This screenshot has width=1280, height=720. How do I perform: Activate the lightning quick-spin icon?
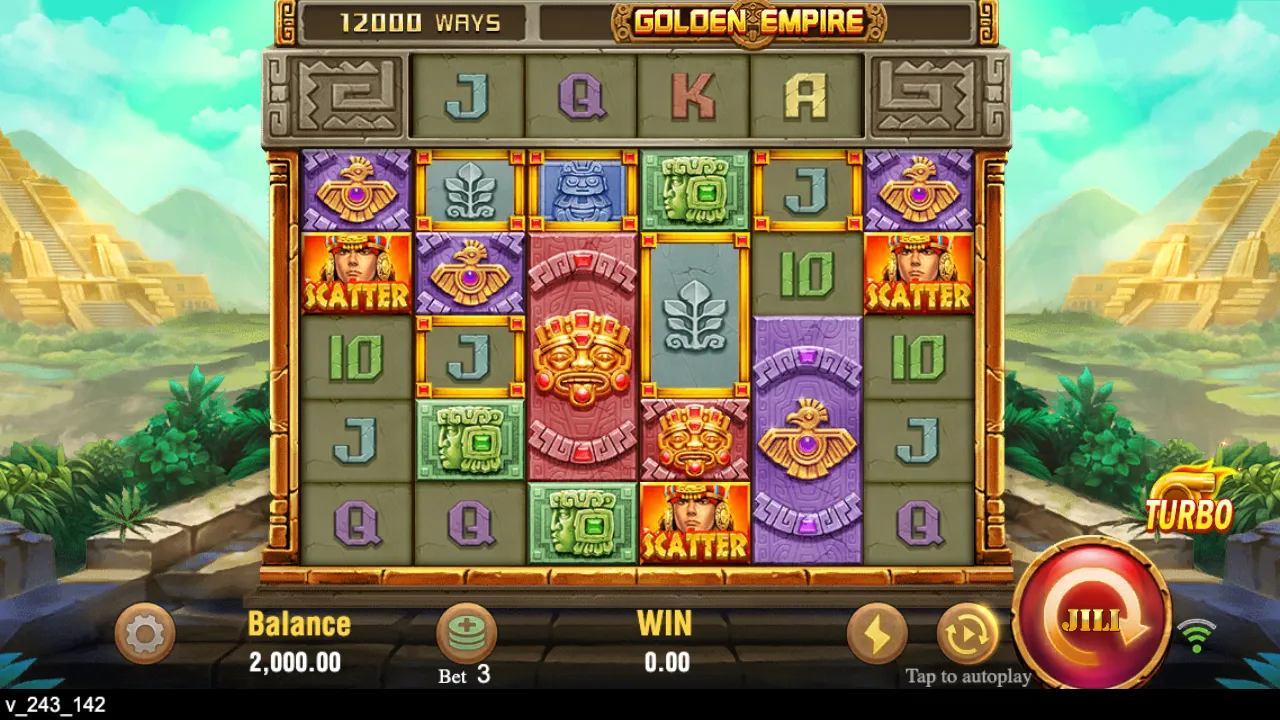point(877,634)
